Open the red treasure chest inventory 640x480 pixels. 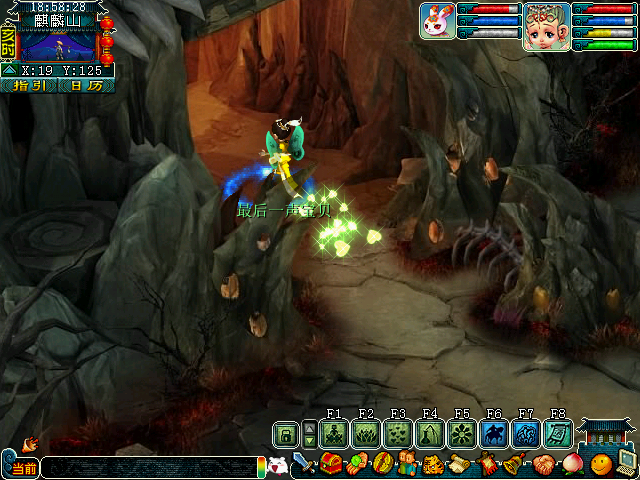tap(331, 465)
